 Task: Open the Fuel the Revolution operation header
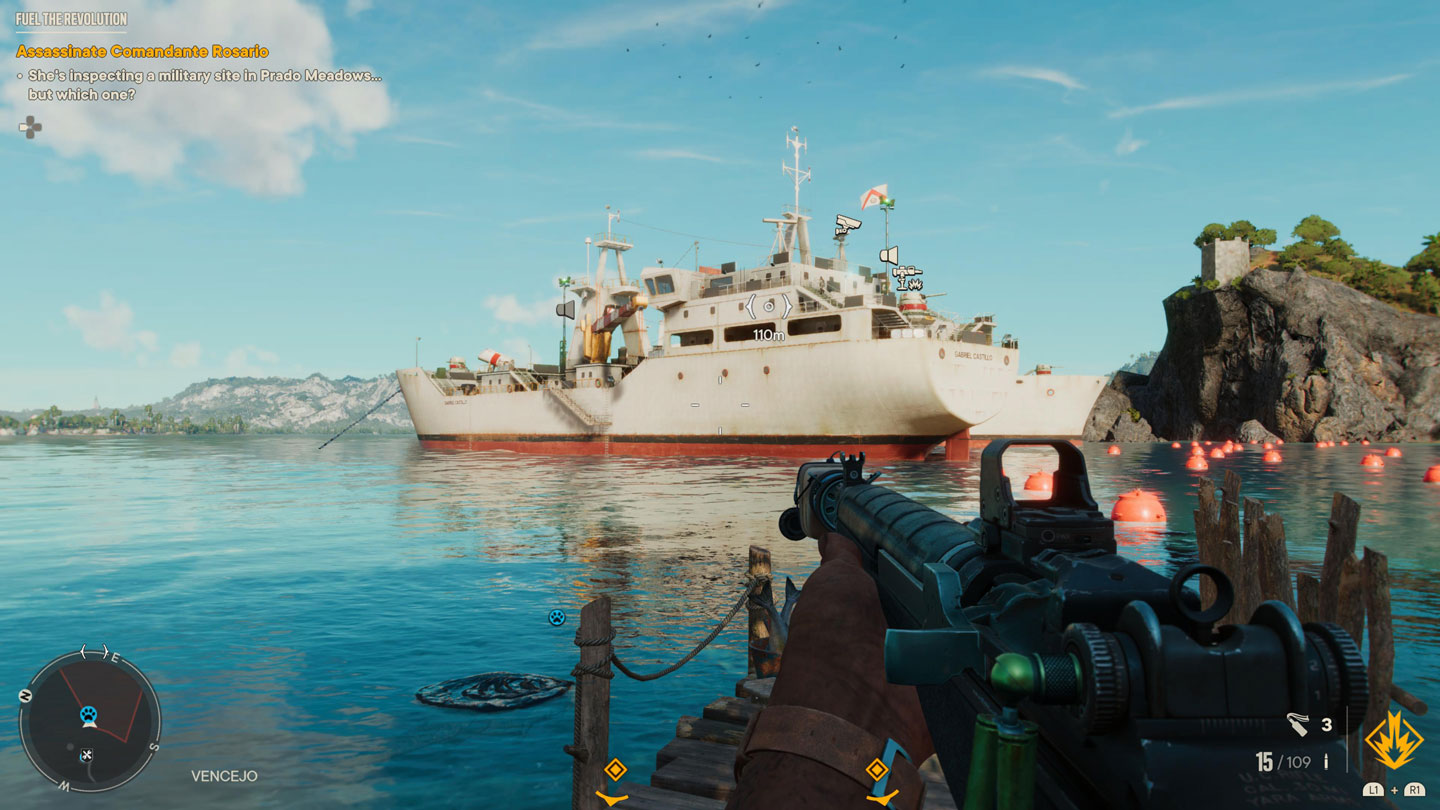[x=71, y=19]
